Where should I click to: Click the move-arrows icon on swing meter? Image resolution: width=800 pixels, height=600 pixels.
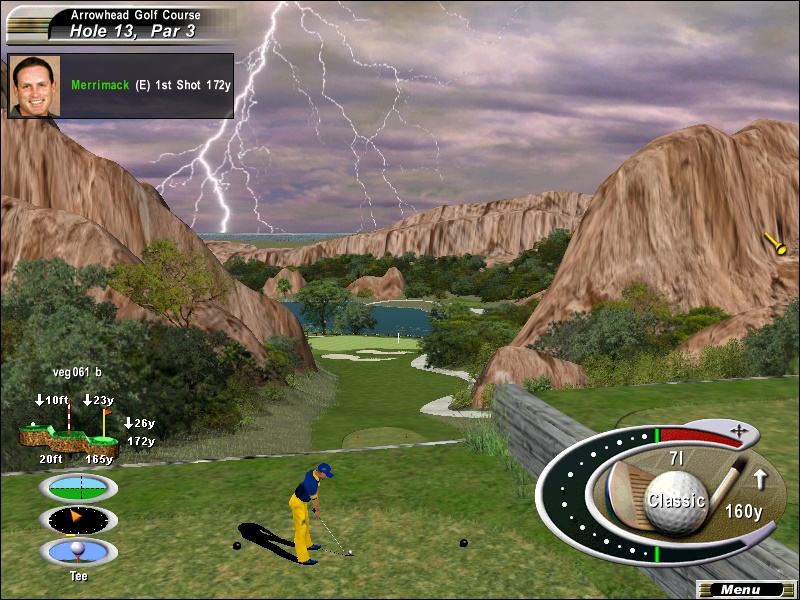point(739,431)
